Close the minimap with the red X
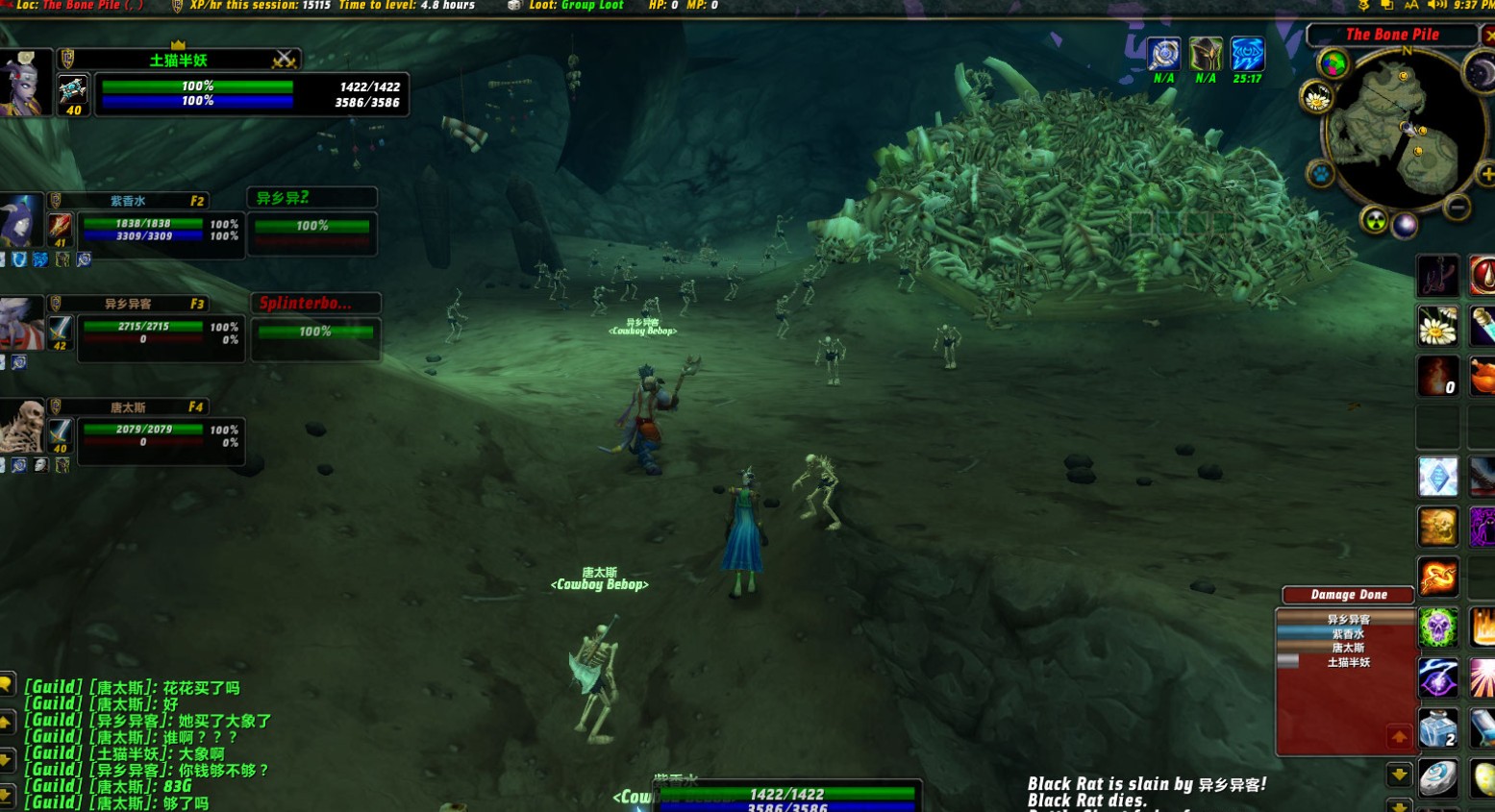Viewport: 1495px width, 812px height. [x=1488, y=36]
